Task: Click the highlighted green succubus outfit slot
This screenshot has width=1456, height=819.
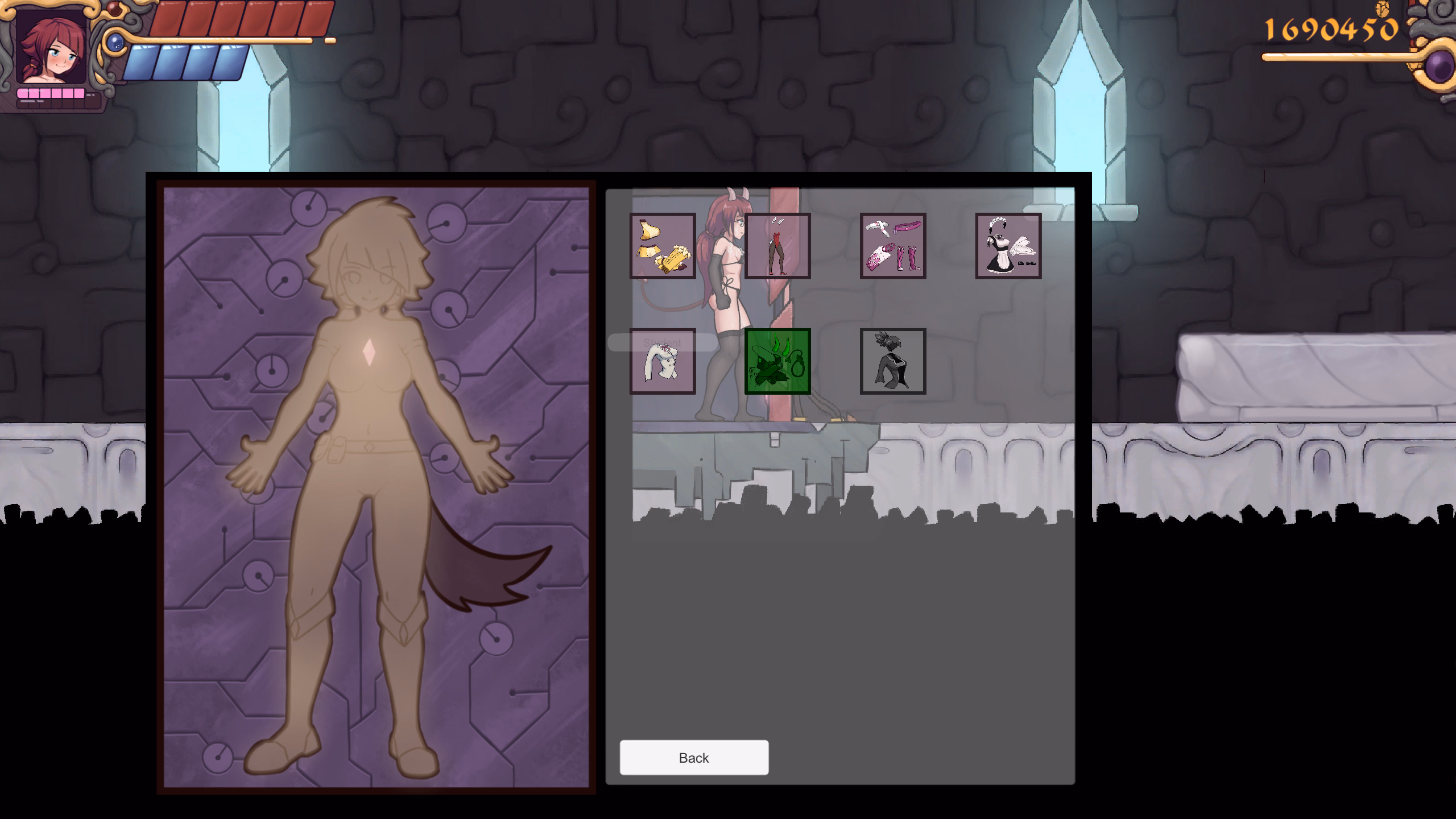Action: pyautogui.click(x=777, y=360)
